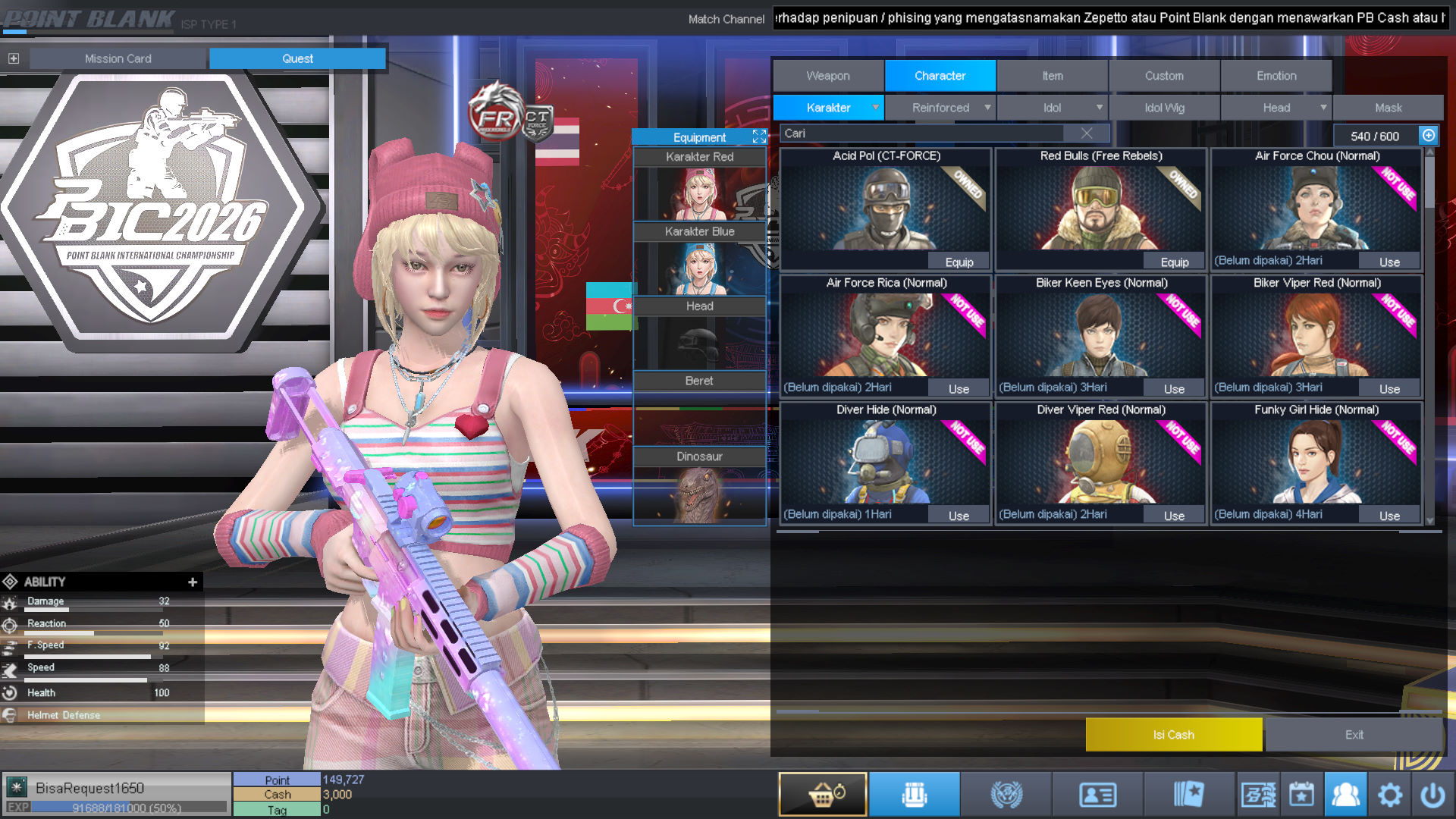Click the power exit icon
The width and height of the screenshot is (1456, 819).
(x=1434, y=794)
